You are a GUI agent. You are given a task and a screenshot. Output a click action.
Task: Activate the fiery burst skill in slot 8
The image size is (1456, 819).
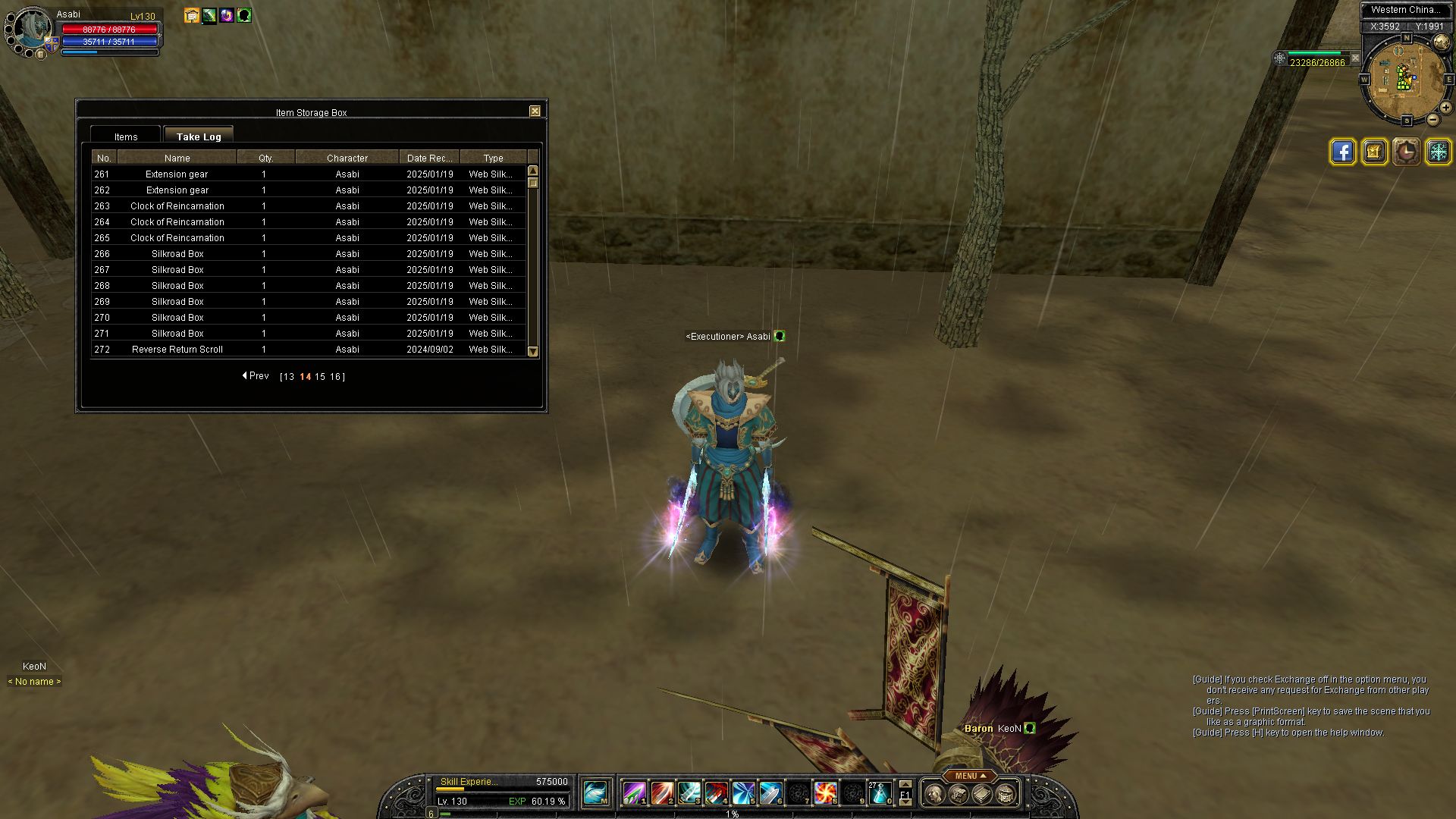(825, 793)
